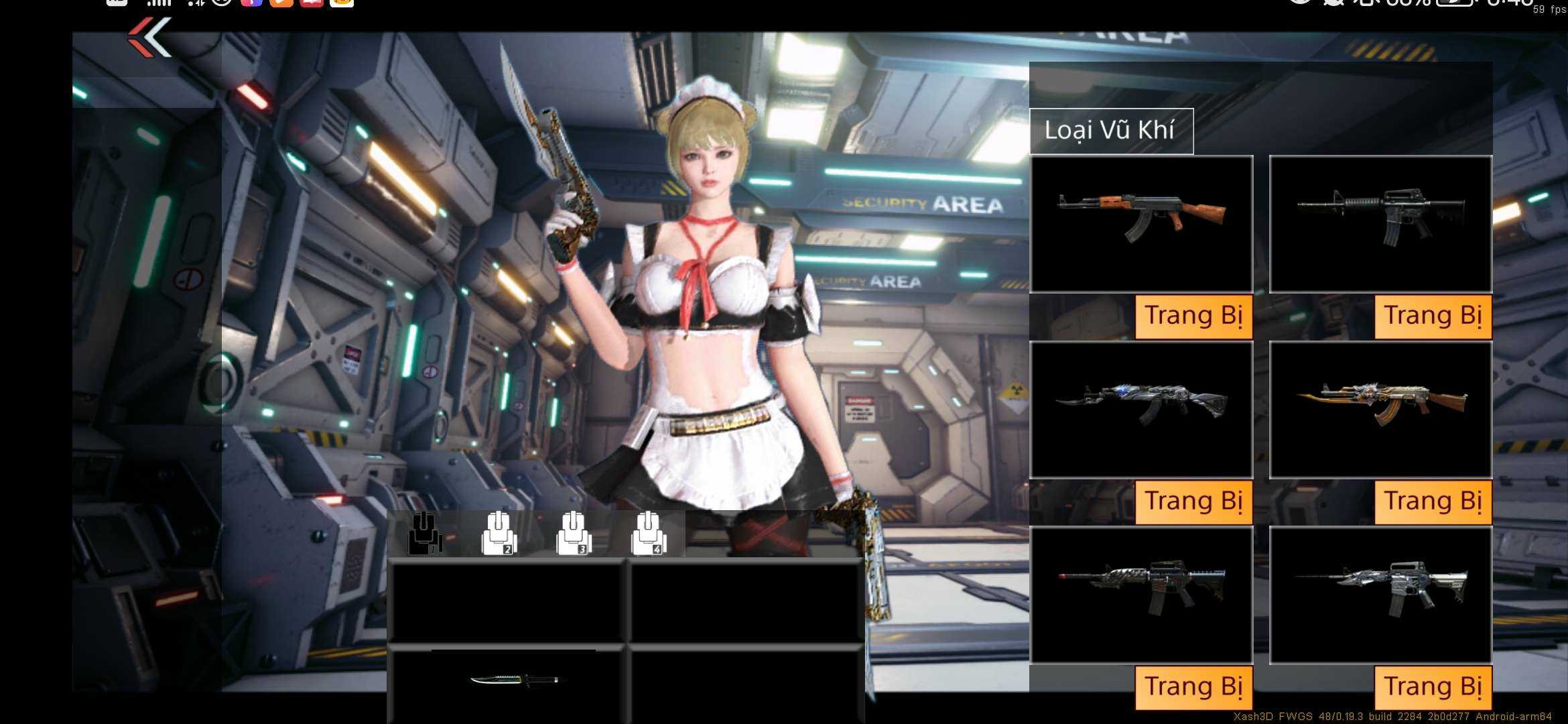Open the Loại Vũ Khí weapon type selector
The image size is (1568, 724).
click(1110, 131)
